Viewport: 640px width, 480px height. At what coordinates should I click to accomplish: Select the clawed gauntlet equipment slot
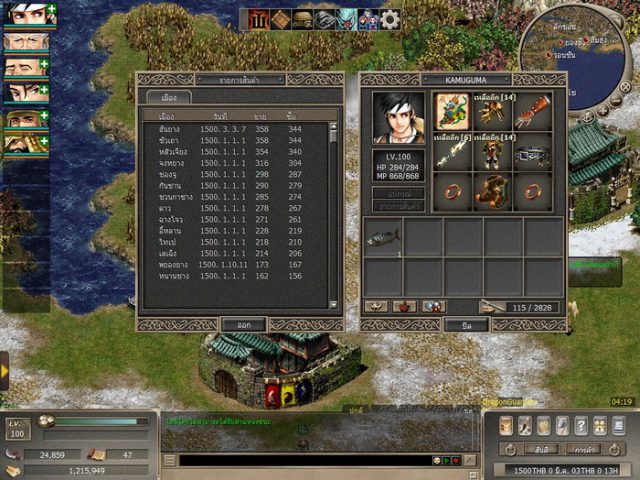[x=529, y=110]
